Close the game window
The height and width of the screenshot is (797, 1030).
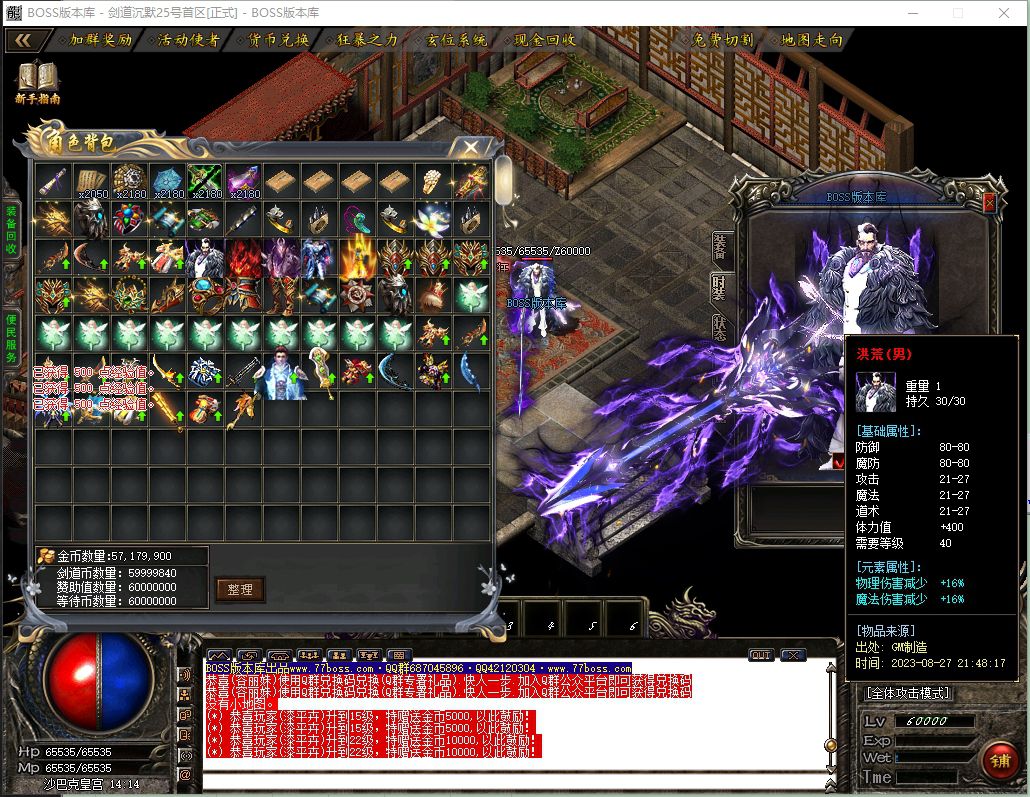tap(1004, 13)
